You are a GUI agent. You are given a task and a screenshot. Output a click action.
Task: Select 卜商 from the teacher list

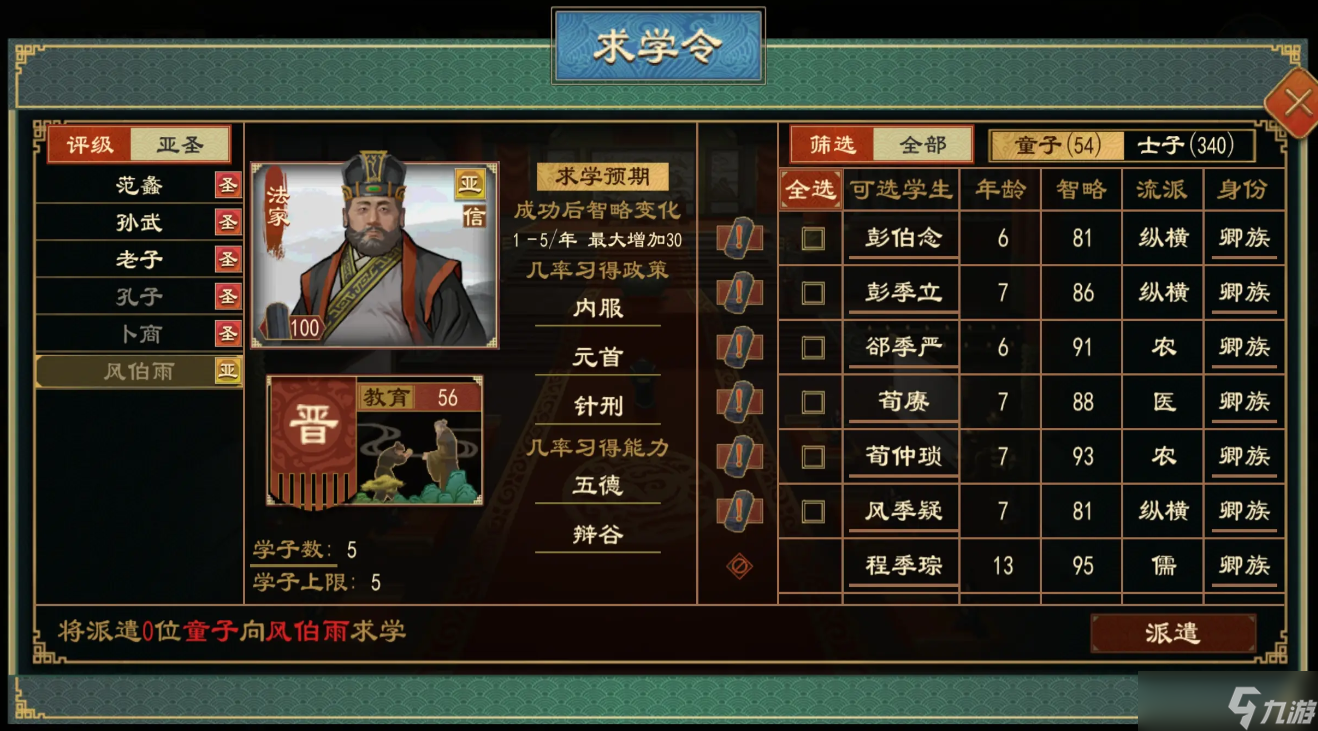pos(138,333)
